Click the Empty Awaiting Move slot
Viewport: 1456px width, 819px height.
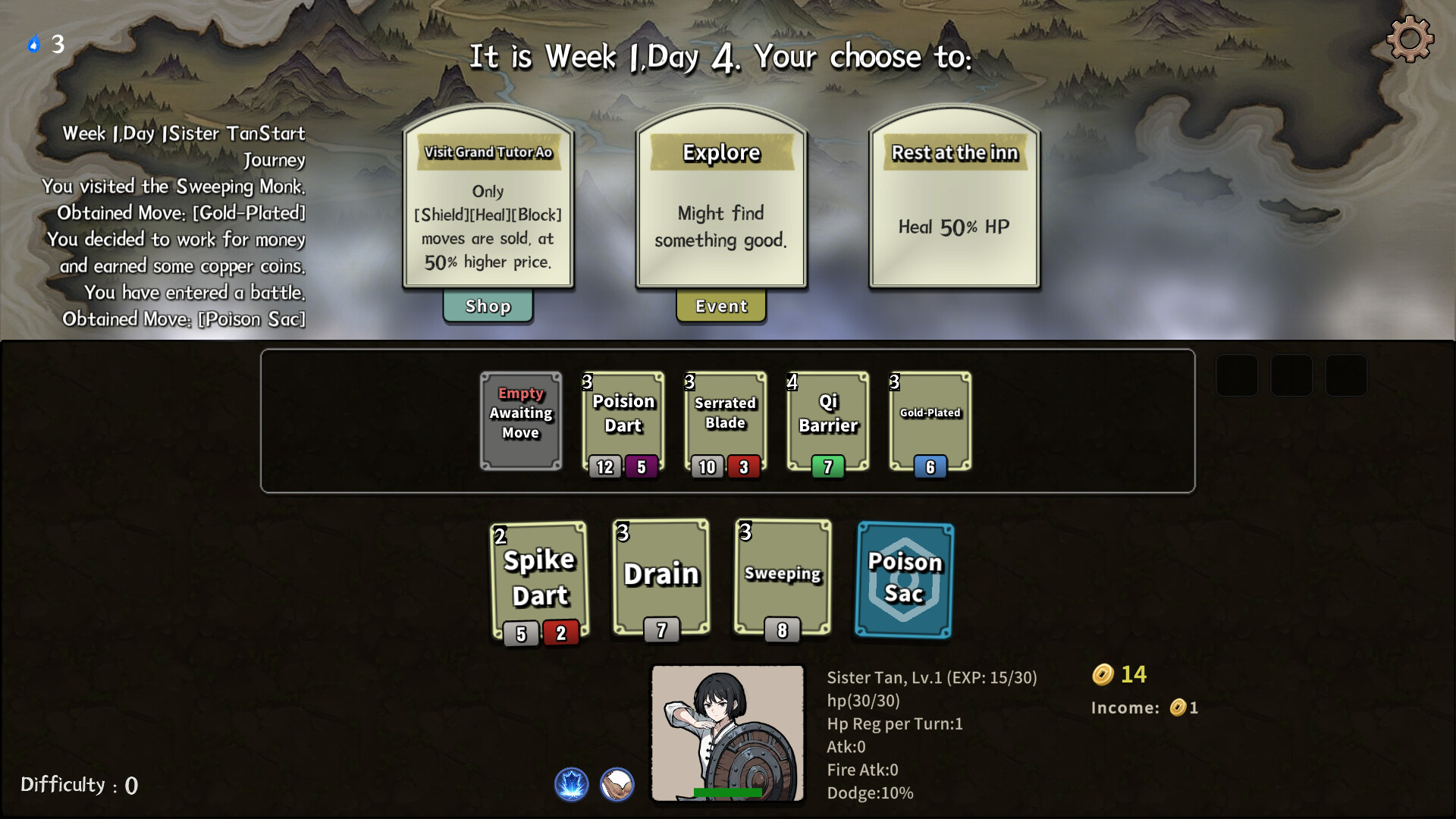pos(521,421)
